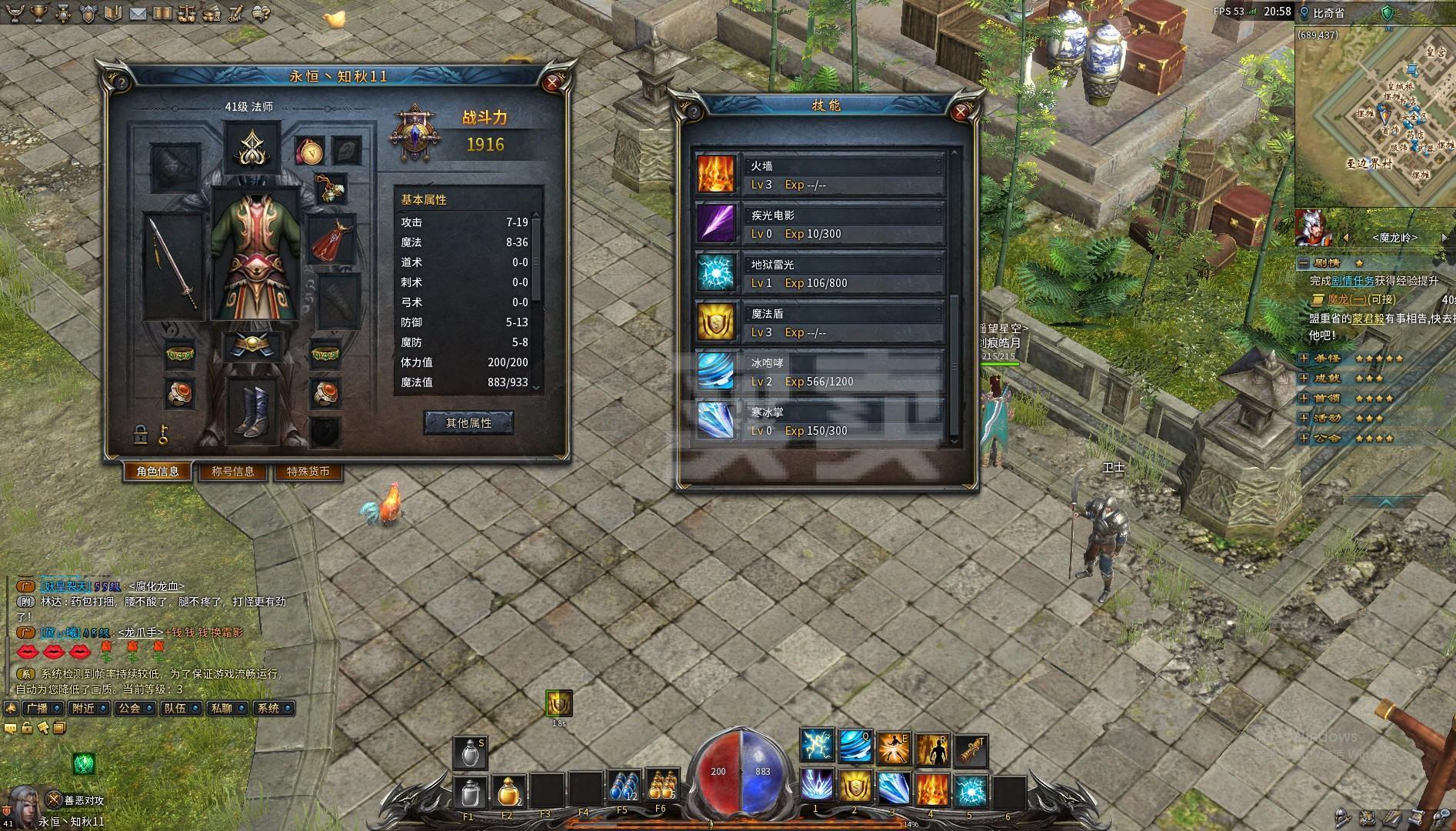Screen dimensions: 1456x831
Task: Use the yellow potion in F2 slot
Action: coord(506,790)
